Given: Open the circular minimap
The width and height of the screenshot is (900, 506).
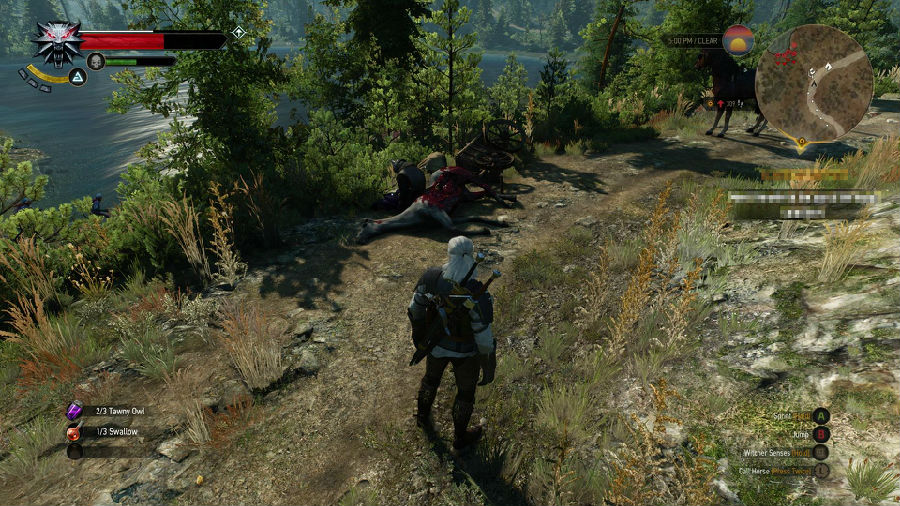Looking at the screenshot, I should [814, 83].
